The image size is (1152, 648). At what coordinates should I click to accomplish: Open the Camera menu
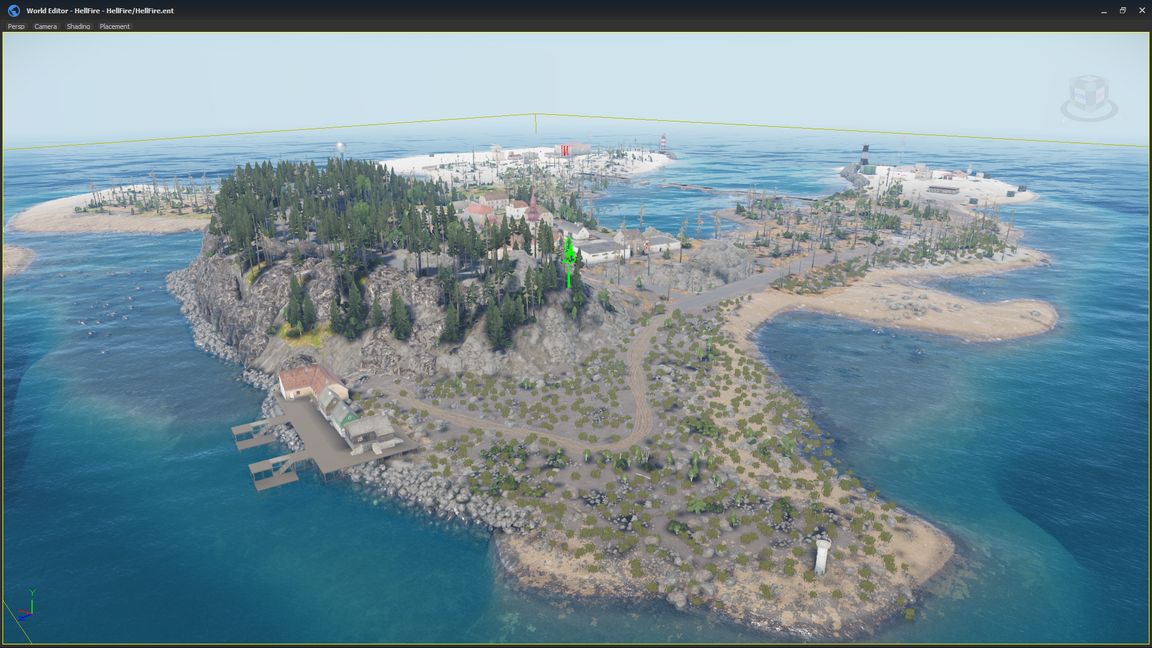46,26
